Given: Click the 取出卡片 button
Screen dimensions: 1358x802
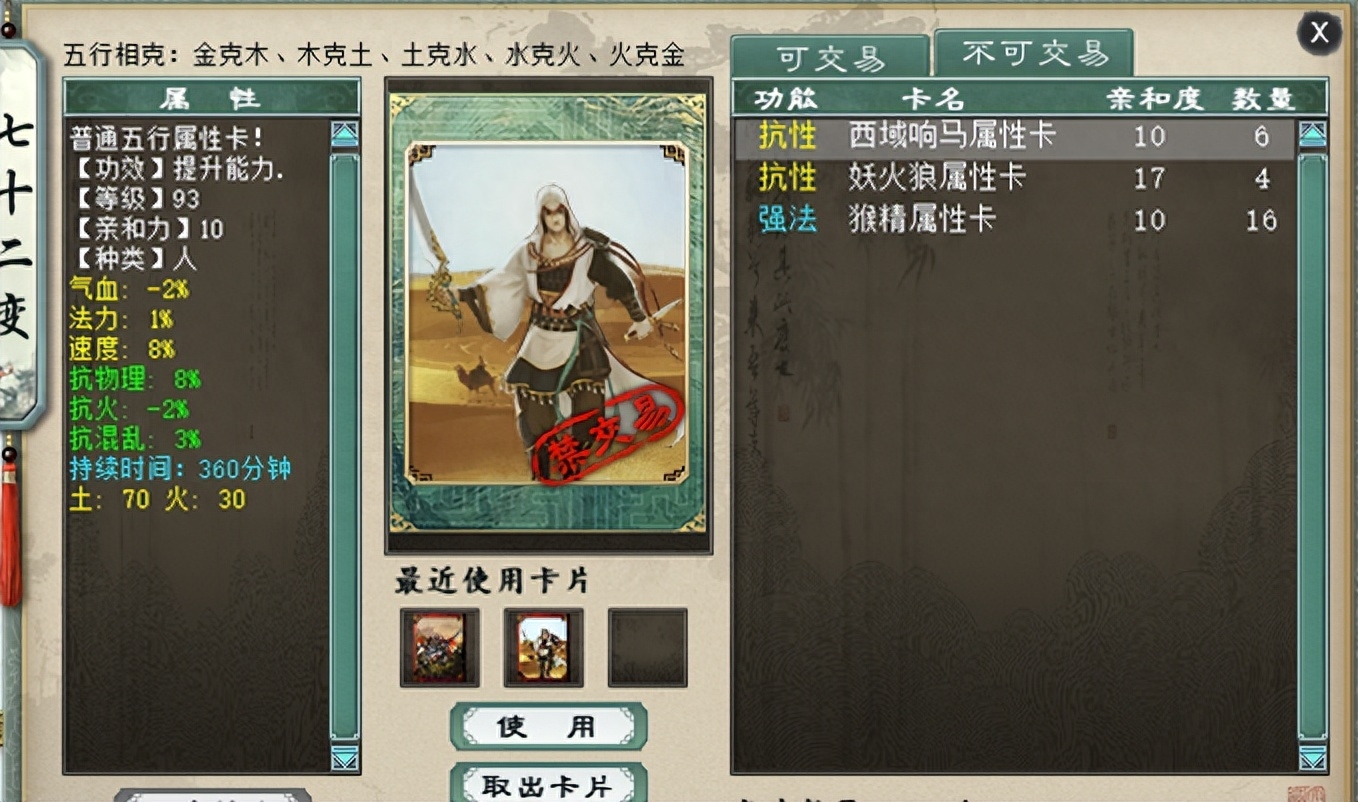Looking at the screenshot, I should pos(548,785).
